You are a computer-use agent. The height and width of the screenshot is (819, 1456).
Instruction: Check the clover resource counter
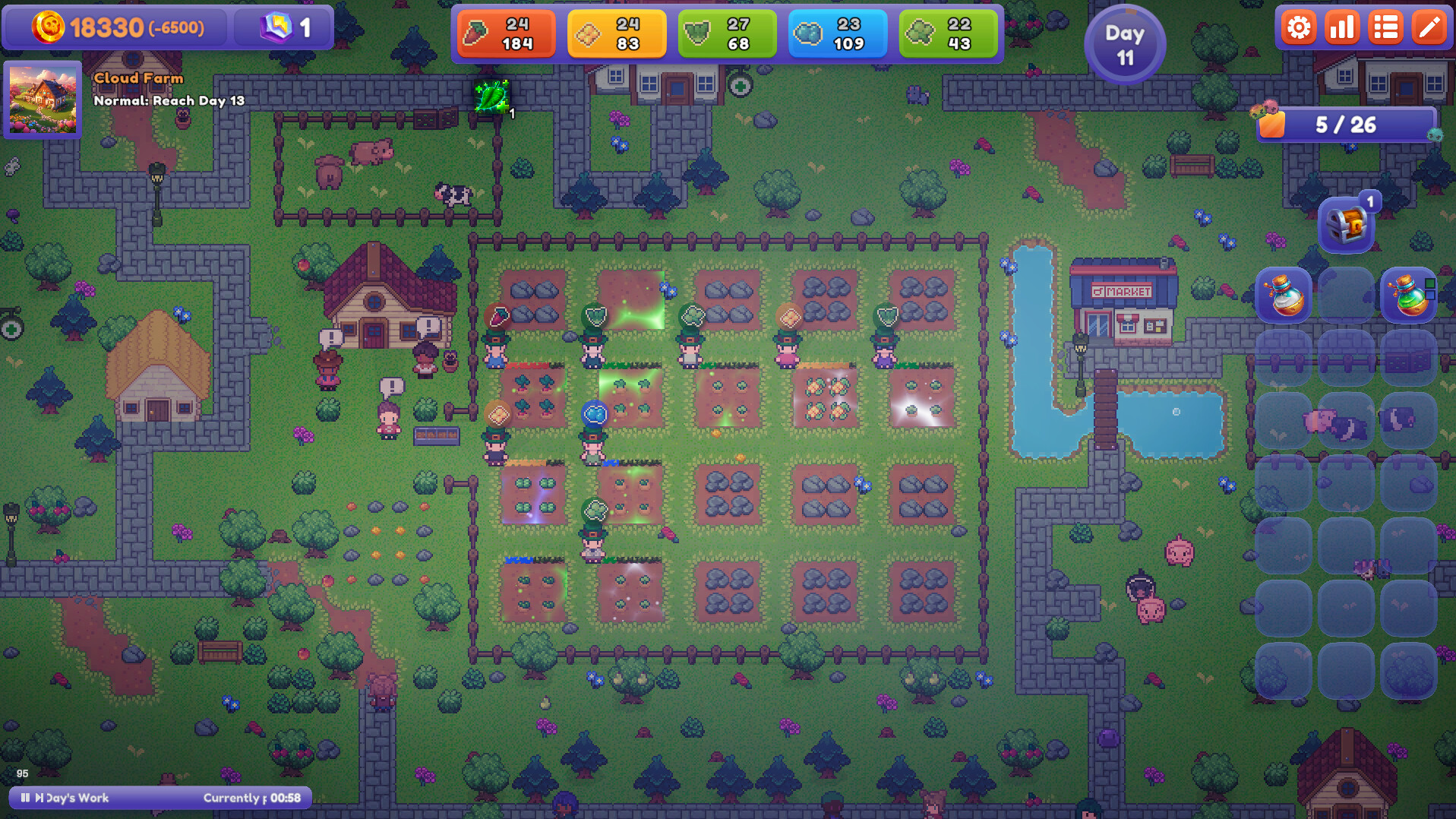949,33
